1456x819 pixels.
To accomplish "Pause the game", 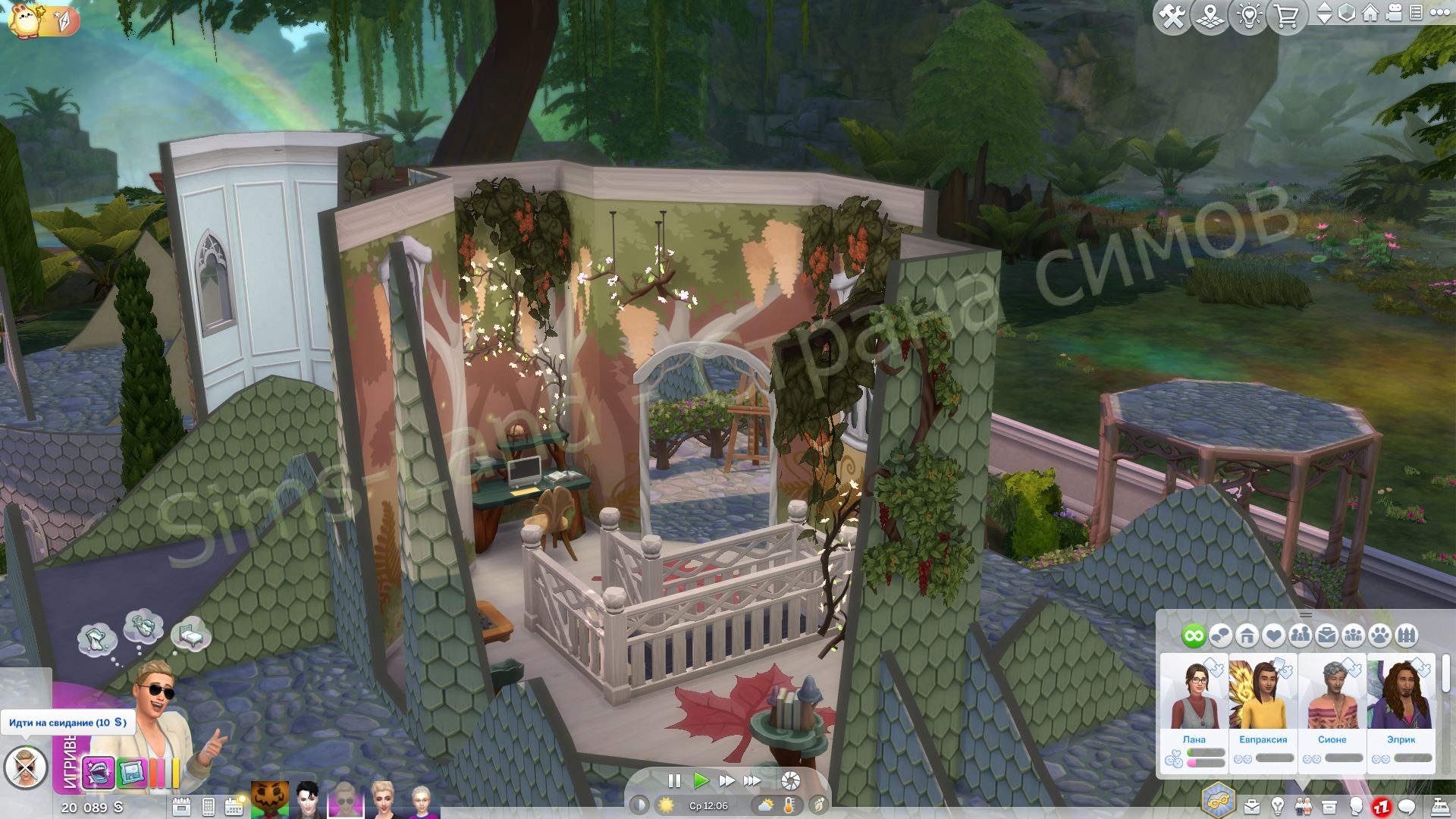I will coord(673,780).
